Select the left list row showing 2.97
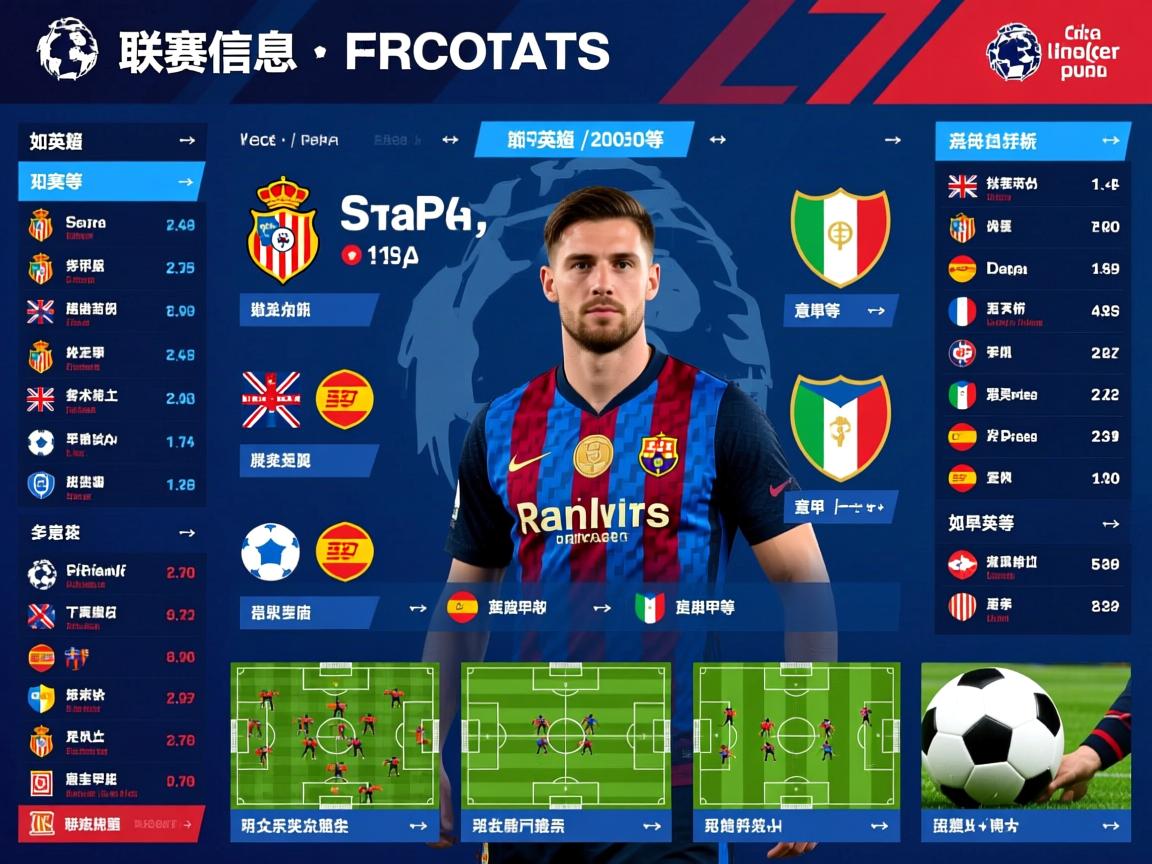 [112, 697]
